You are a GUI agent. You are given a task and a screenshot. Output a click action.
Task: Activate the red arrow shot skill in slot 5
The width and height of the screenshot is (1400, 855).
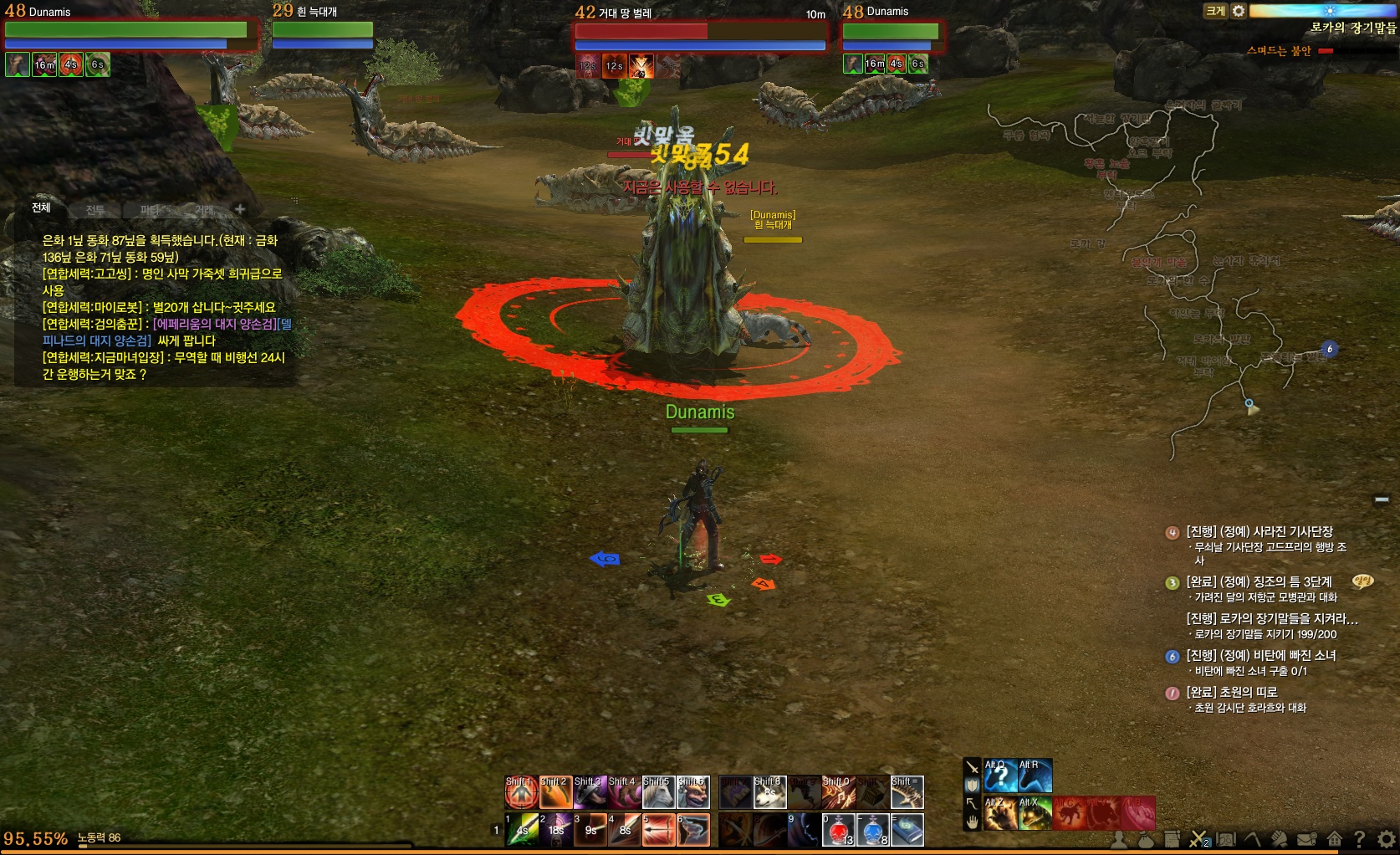point(658,830)
